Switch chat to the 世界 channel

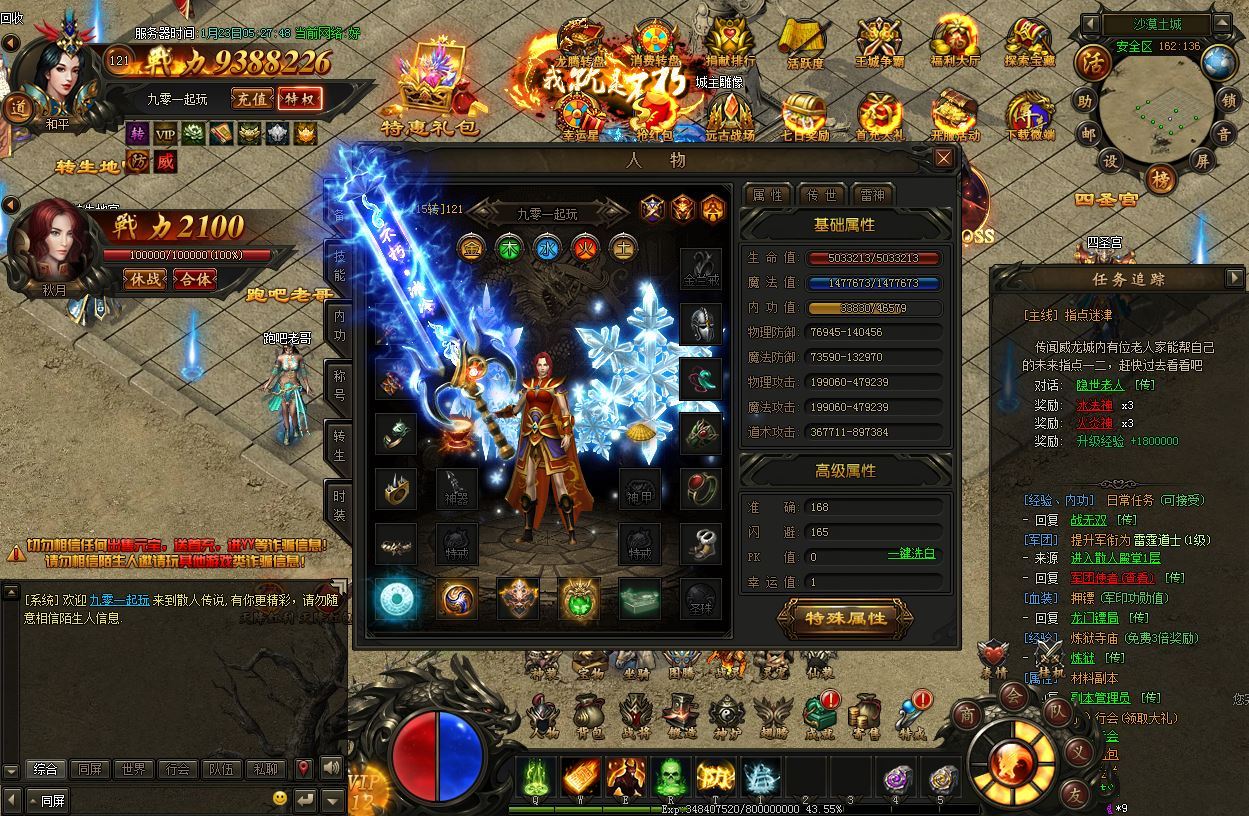[133, 769]
